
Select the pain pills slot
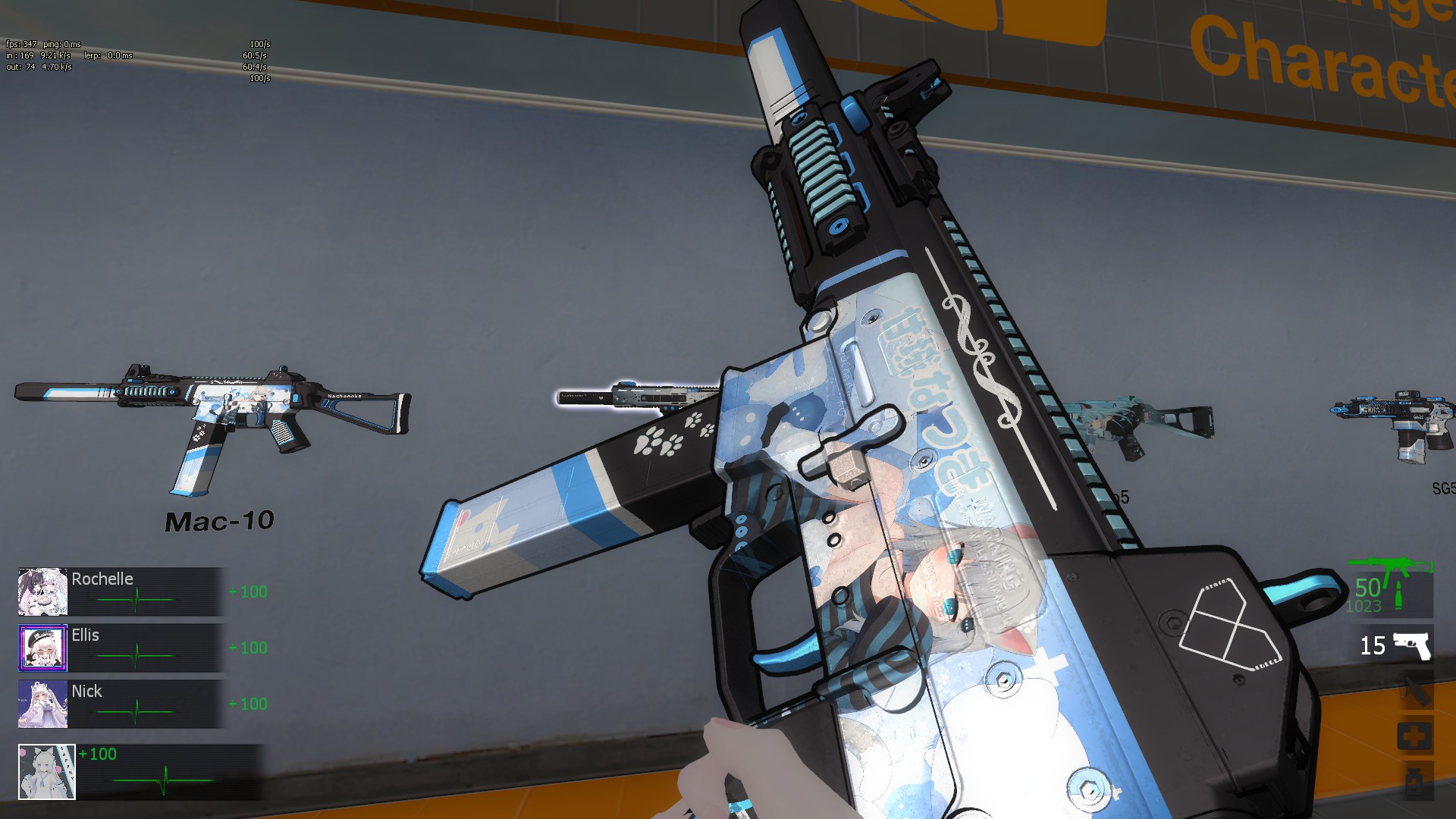1415,781
